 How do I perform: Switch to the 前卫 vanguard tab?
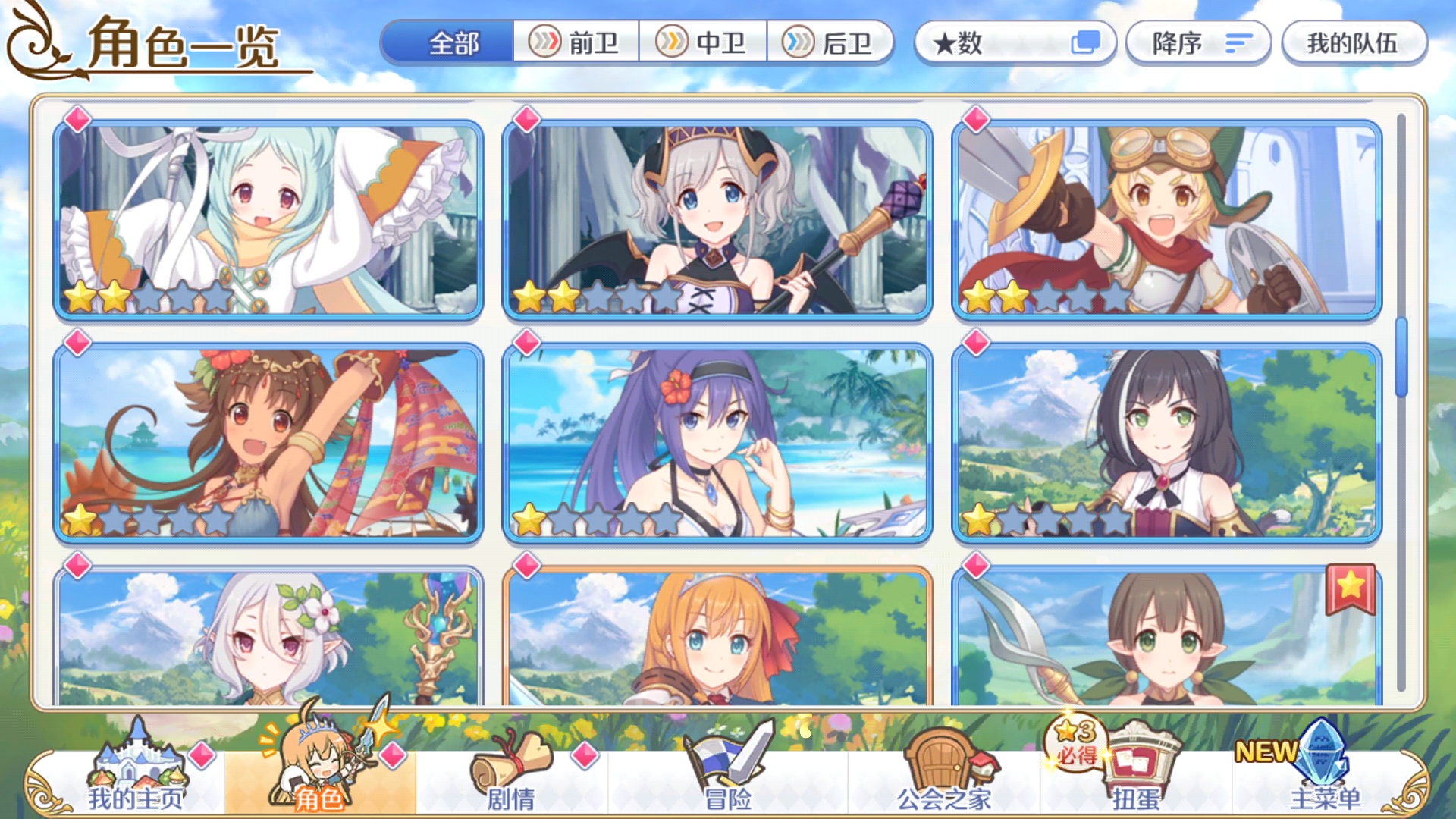pos(577,43)
